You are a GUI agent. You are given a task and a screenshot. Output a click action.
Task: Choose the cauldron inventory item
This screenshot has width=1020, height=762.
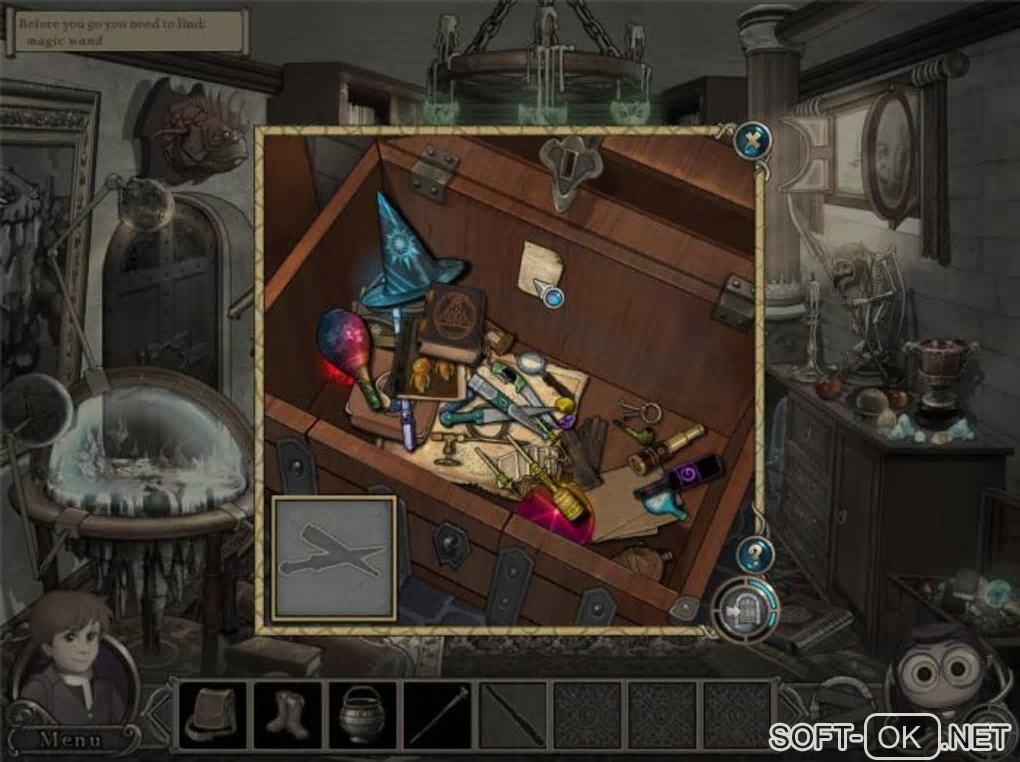coord(362,714)
